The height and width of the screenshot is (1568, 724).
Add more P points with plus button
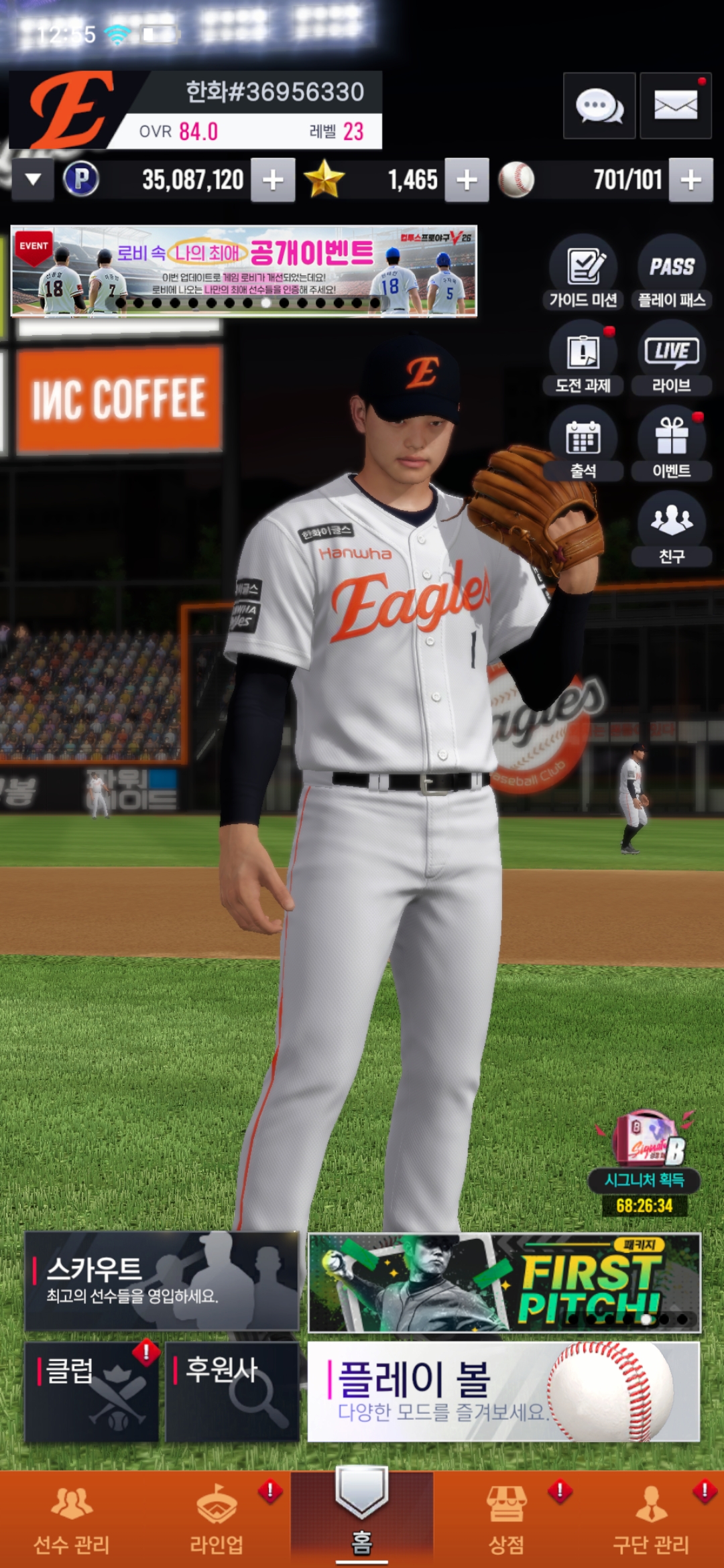tap(273, 180)
